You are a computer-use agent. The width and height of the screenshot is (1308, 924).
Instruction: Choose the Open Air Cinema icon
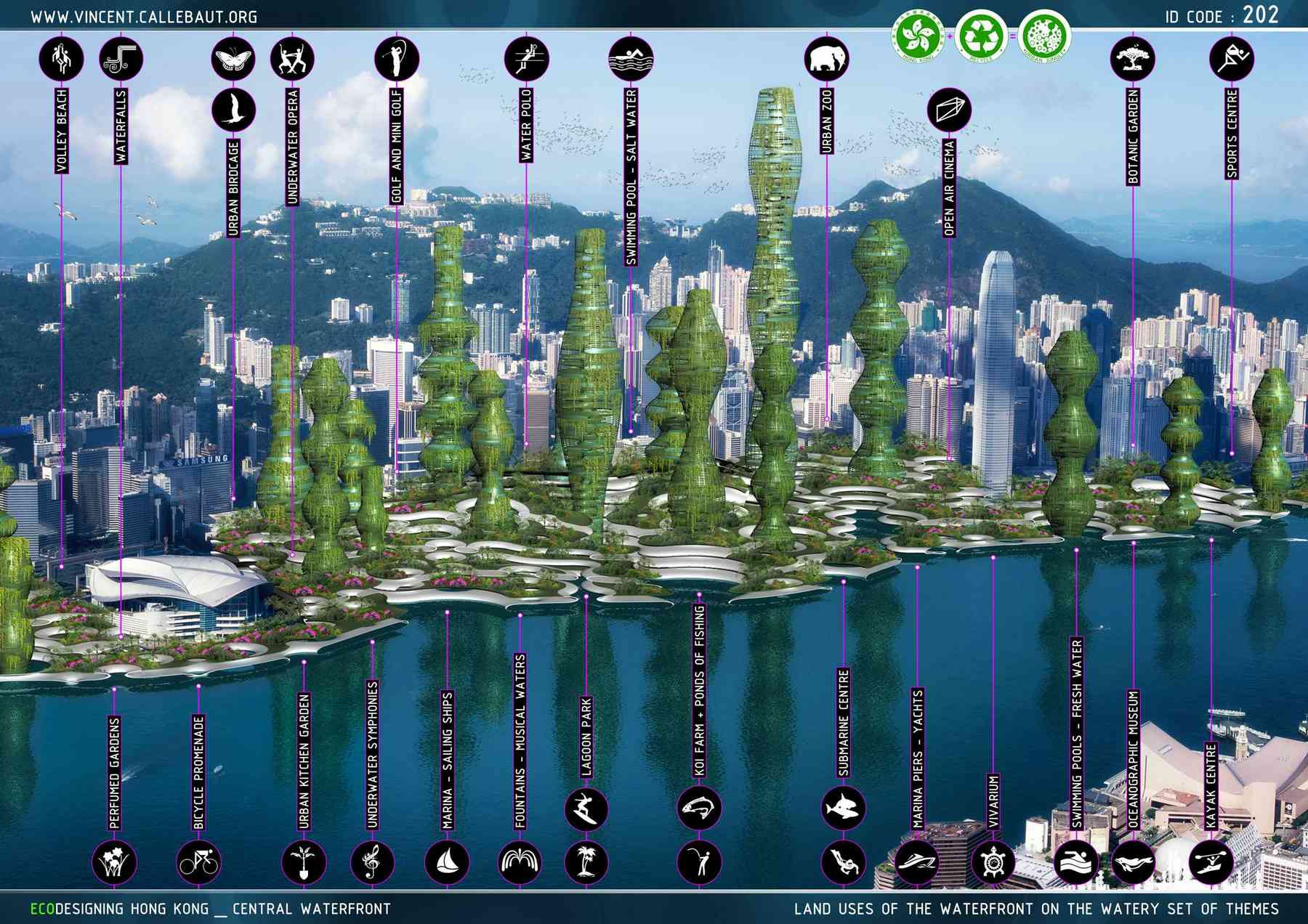coord(949,110)
